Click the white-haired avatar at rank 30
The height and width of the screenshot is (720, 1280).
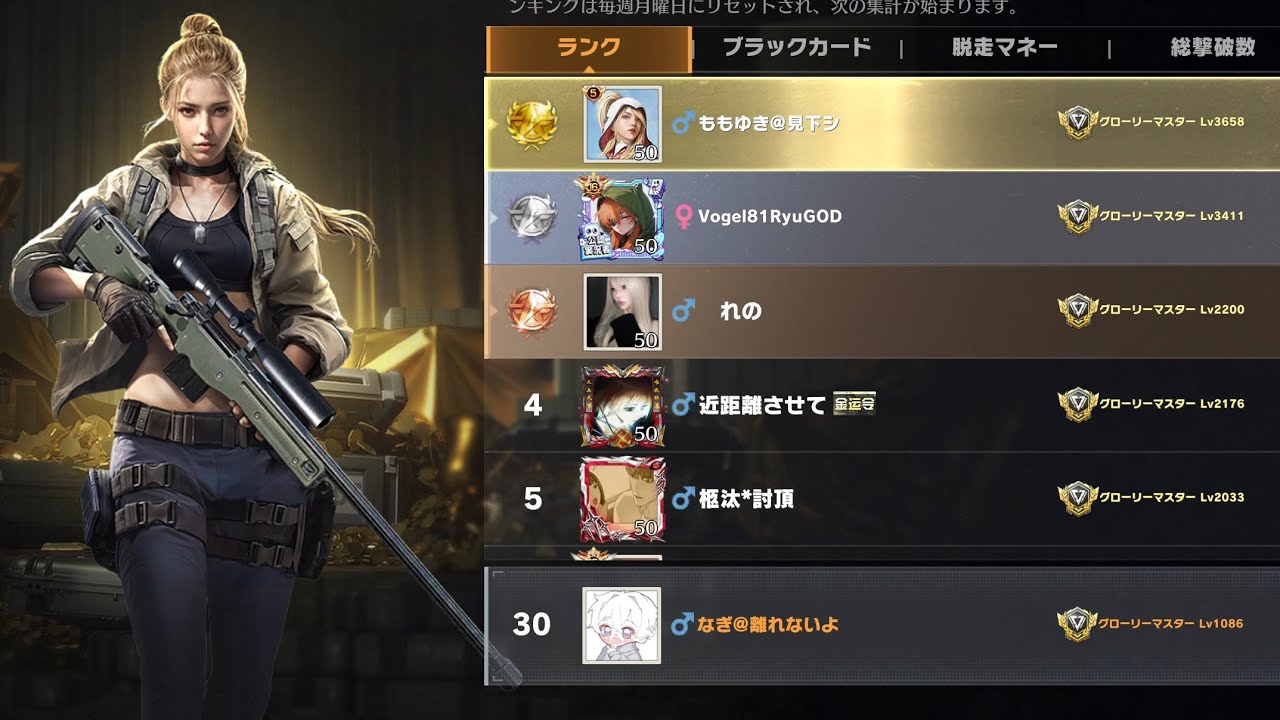621,625
